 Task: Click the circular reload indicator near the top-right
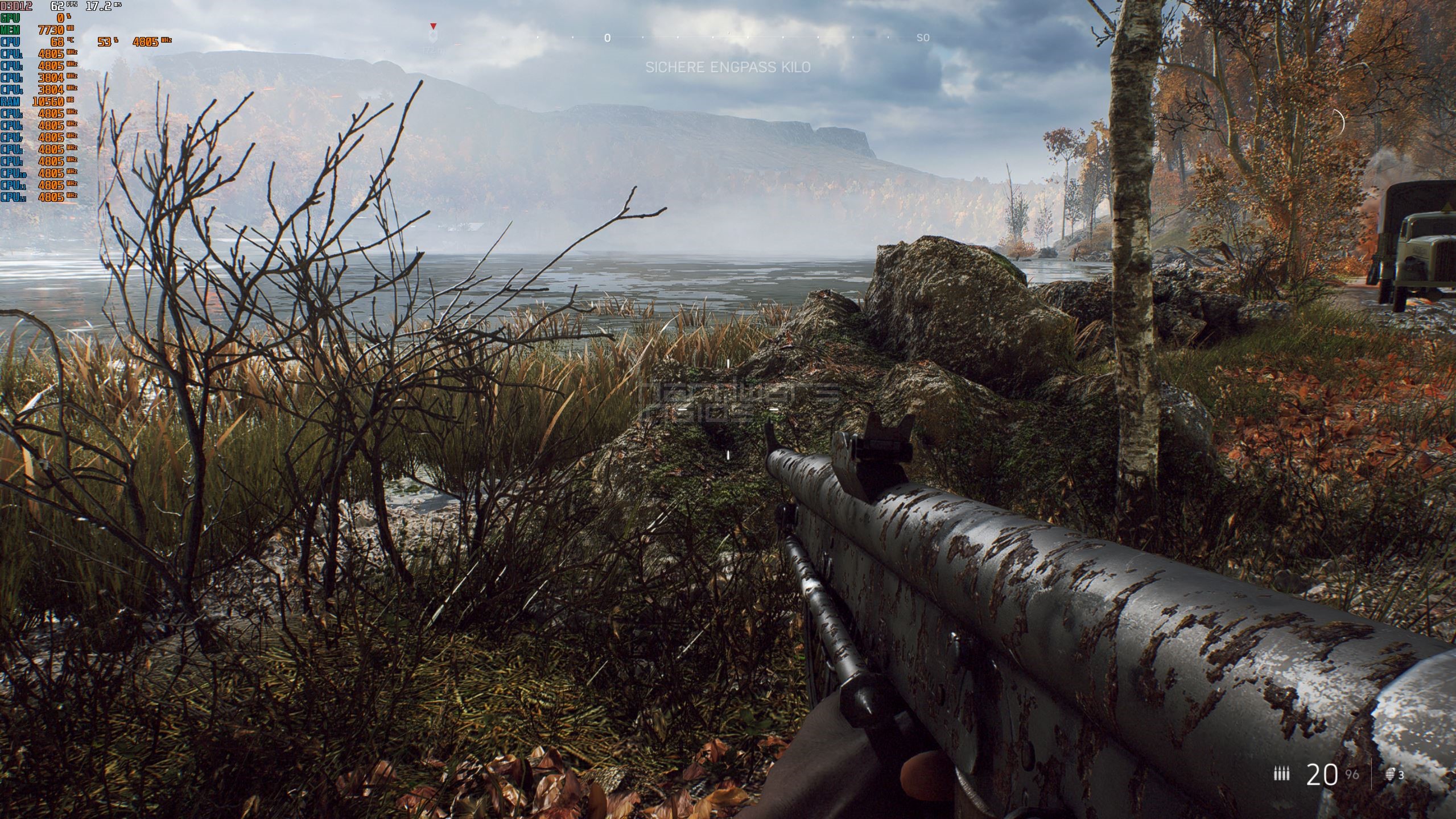[1337, 123]
